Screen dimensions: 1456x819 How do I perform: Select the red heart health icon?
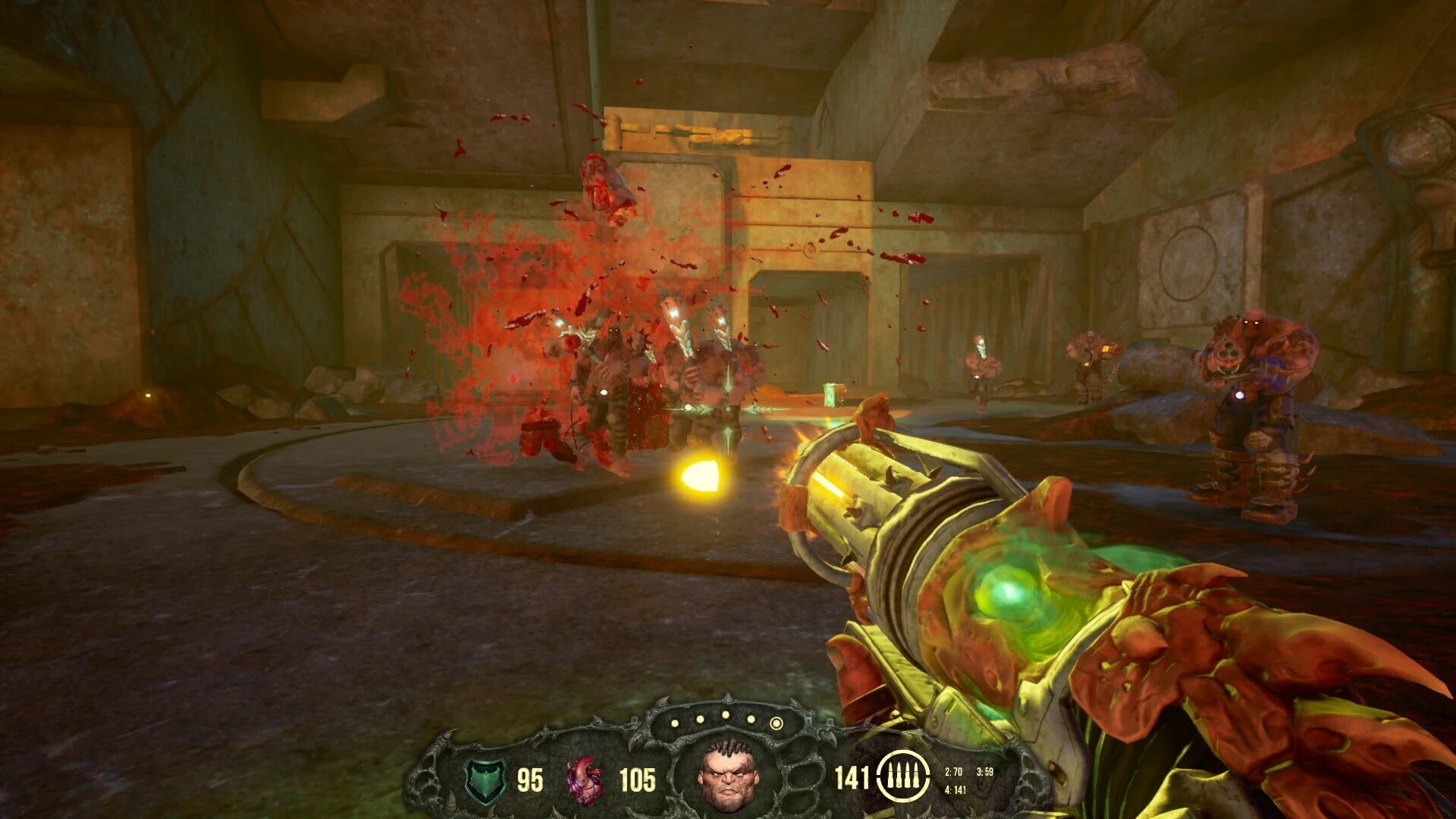point(585,780)
